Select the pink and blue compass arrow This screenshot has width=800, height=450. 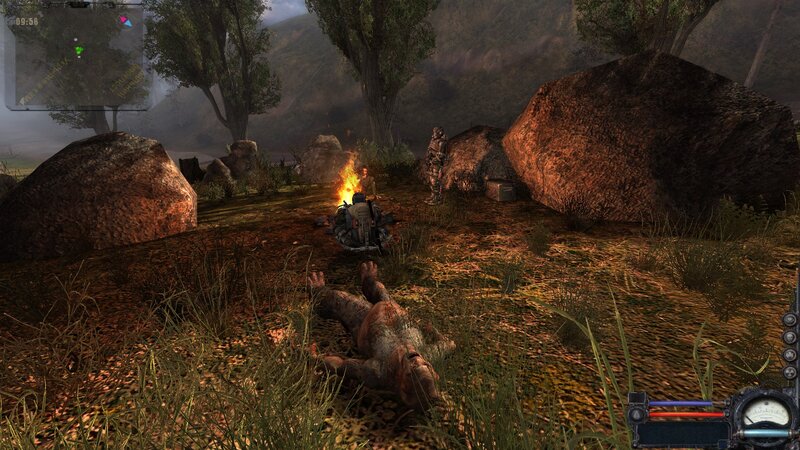124,20
